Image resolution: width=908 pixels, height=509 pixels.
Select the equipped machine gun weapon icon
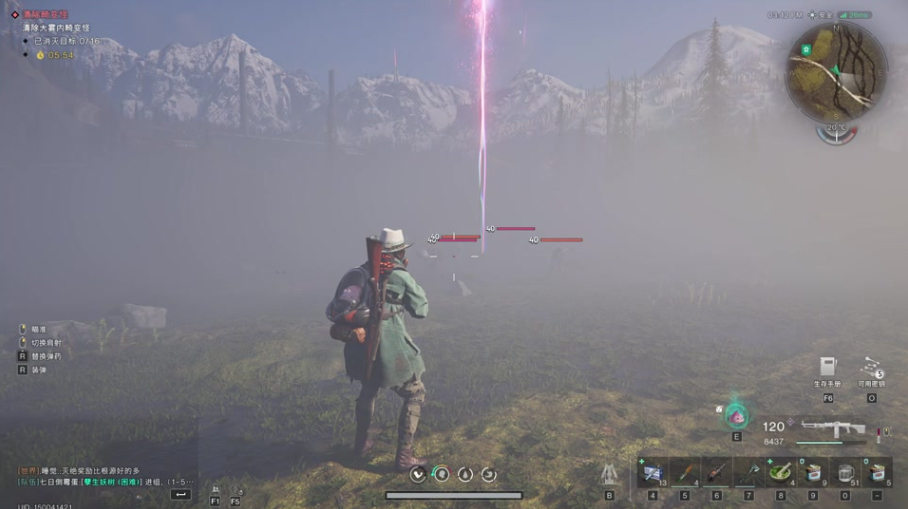point(832,428)
